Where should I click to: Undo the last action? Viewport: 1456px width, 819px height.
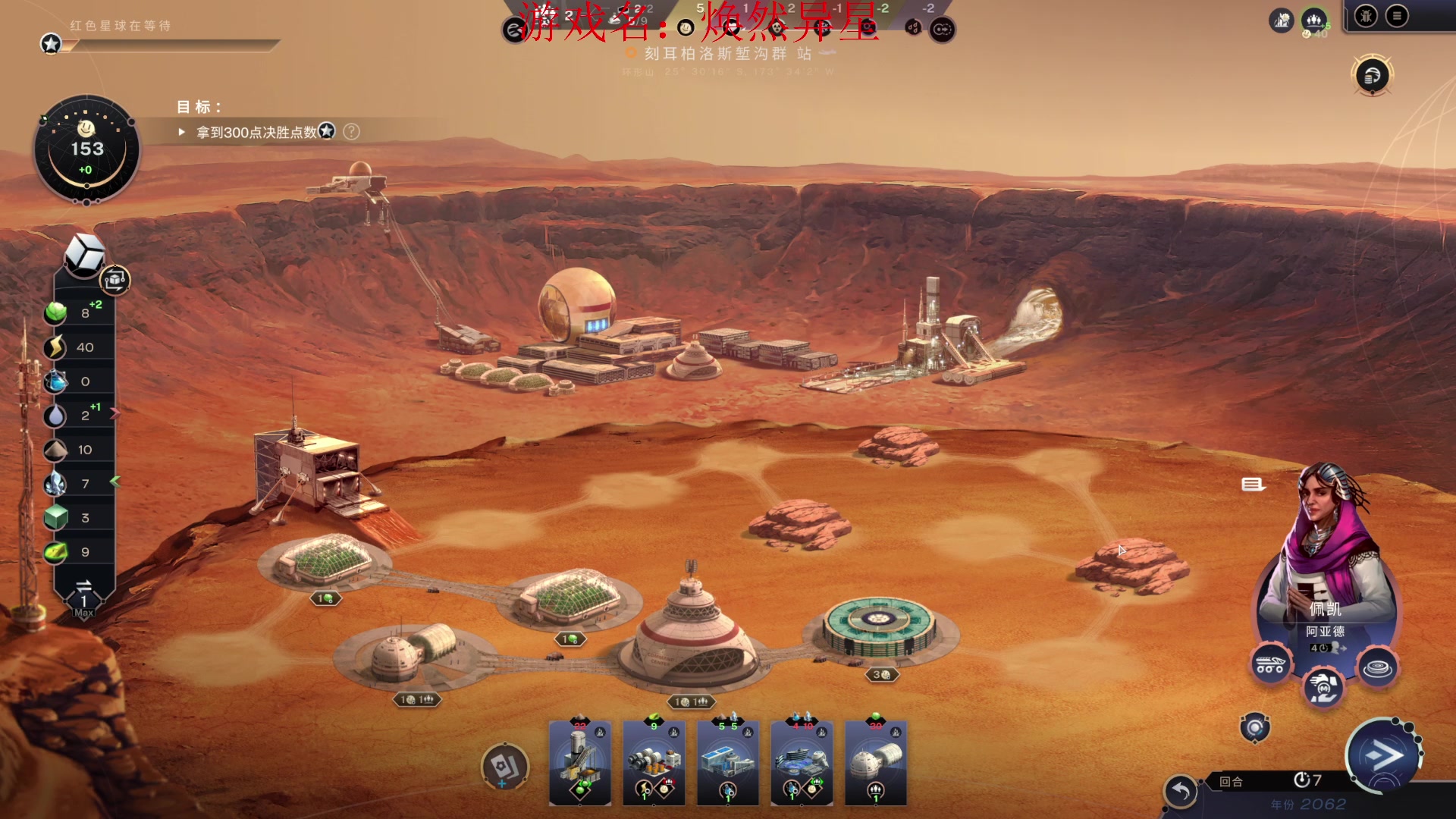tap(1181, 792)
